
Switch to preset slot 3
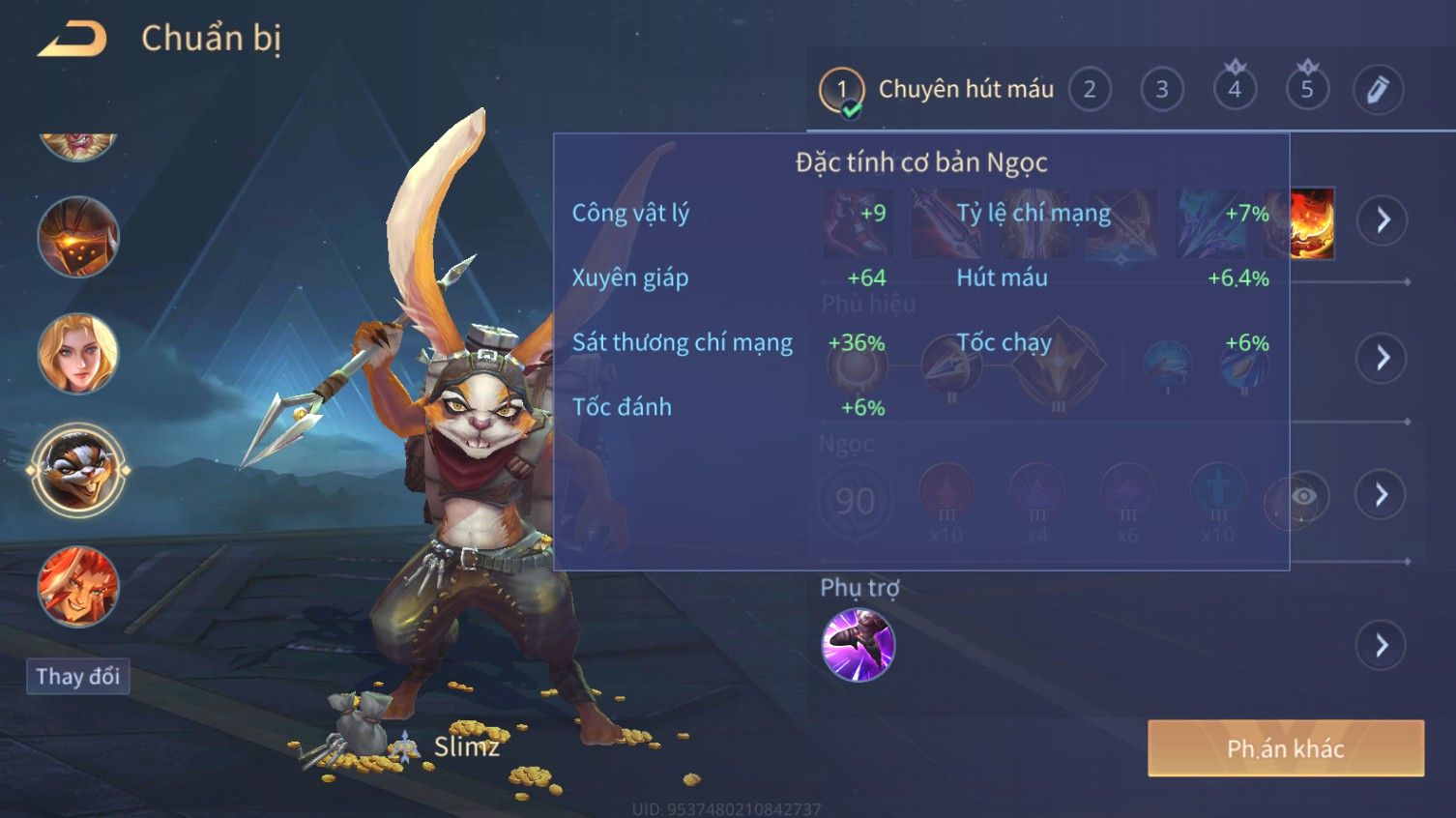click(x=1162, y=90)
